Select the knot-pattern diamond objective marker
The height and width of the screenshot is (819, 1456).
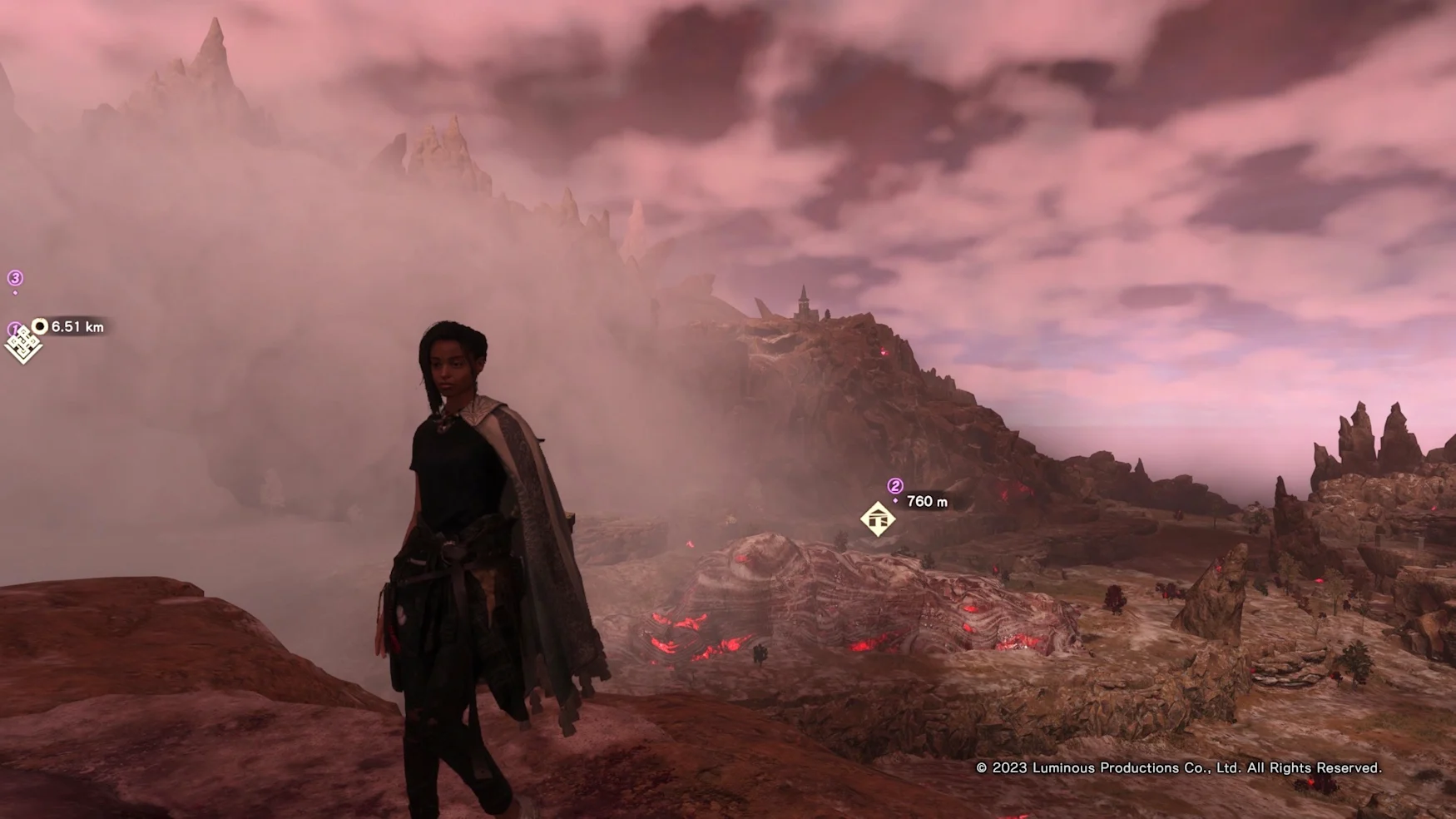(22, 345)
